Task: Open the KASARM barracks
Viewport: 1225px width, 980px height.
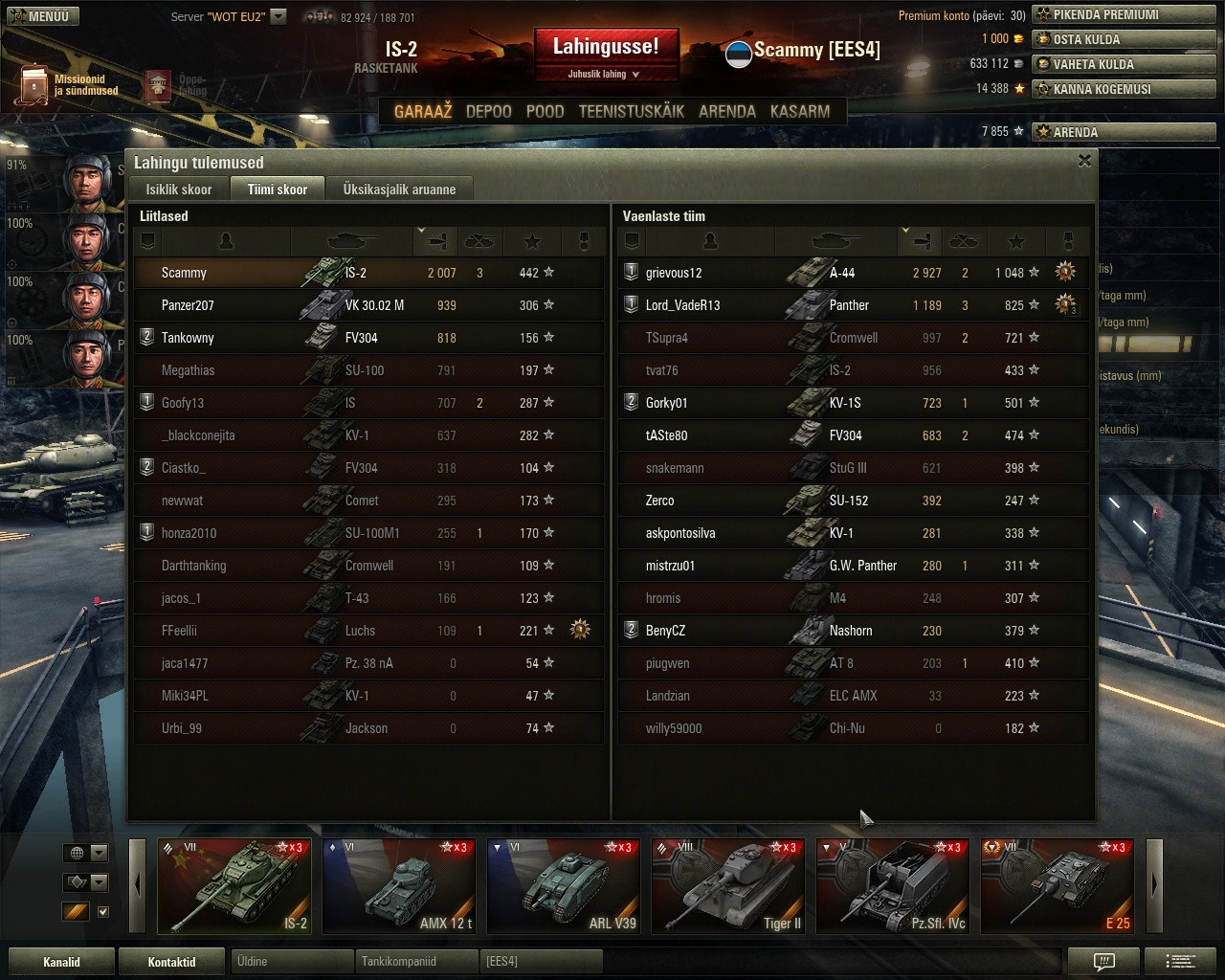Action: tap(799, 111)
